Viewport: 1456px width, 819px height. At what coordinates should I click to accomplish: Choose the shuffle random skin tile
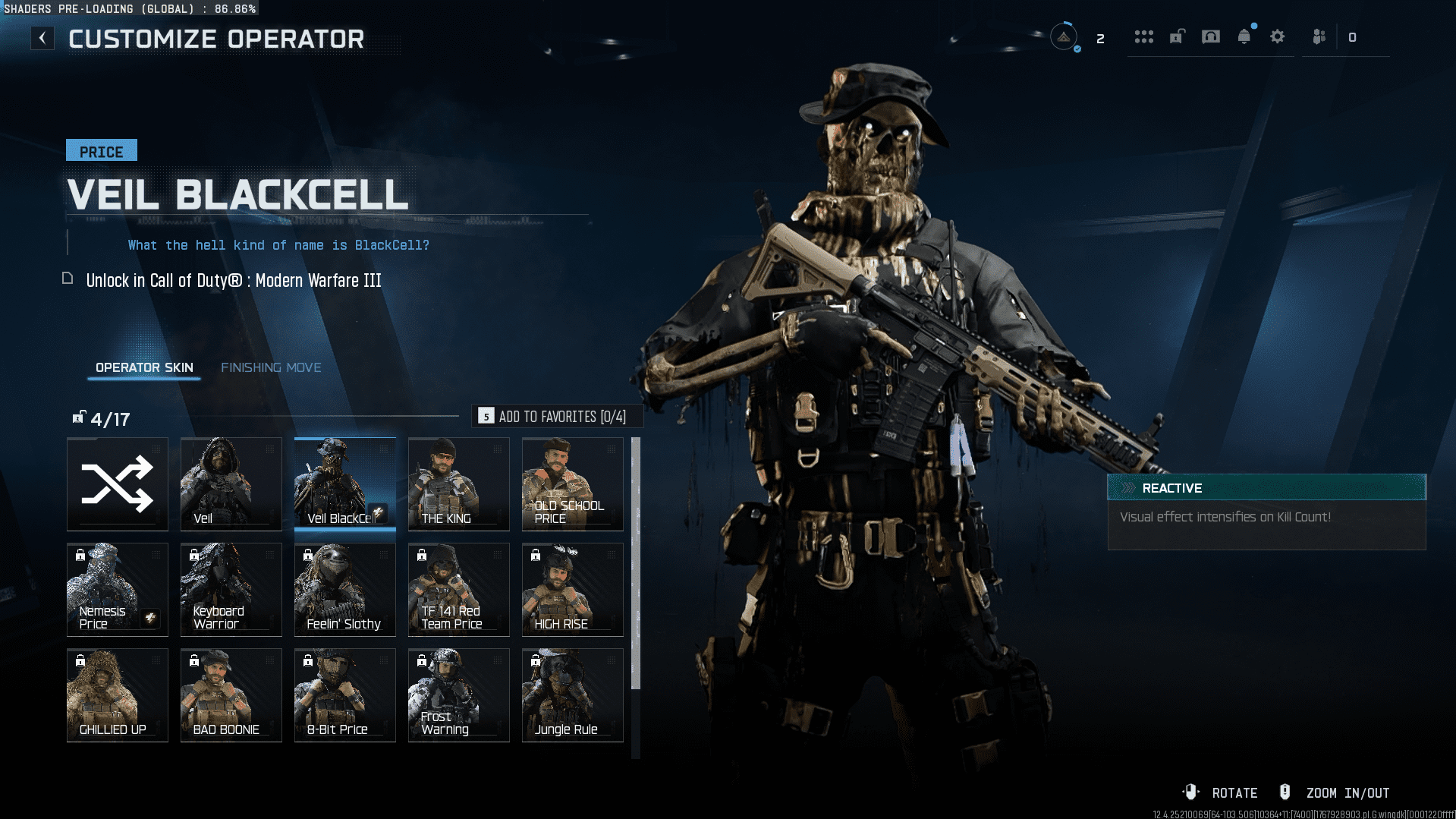point(118,484)
